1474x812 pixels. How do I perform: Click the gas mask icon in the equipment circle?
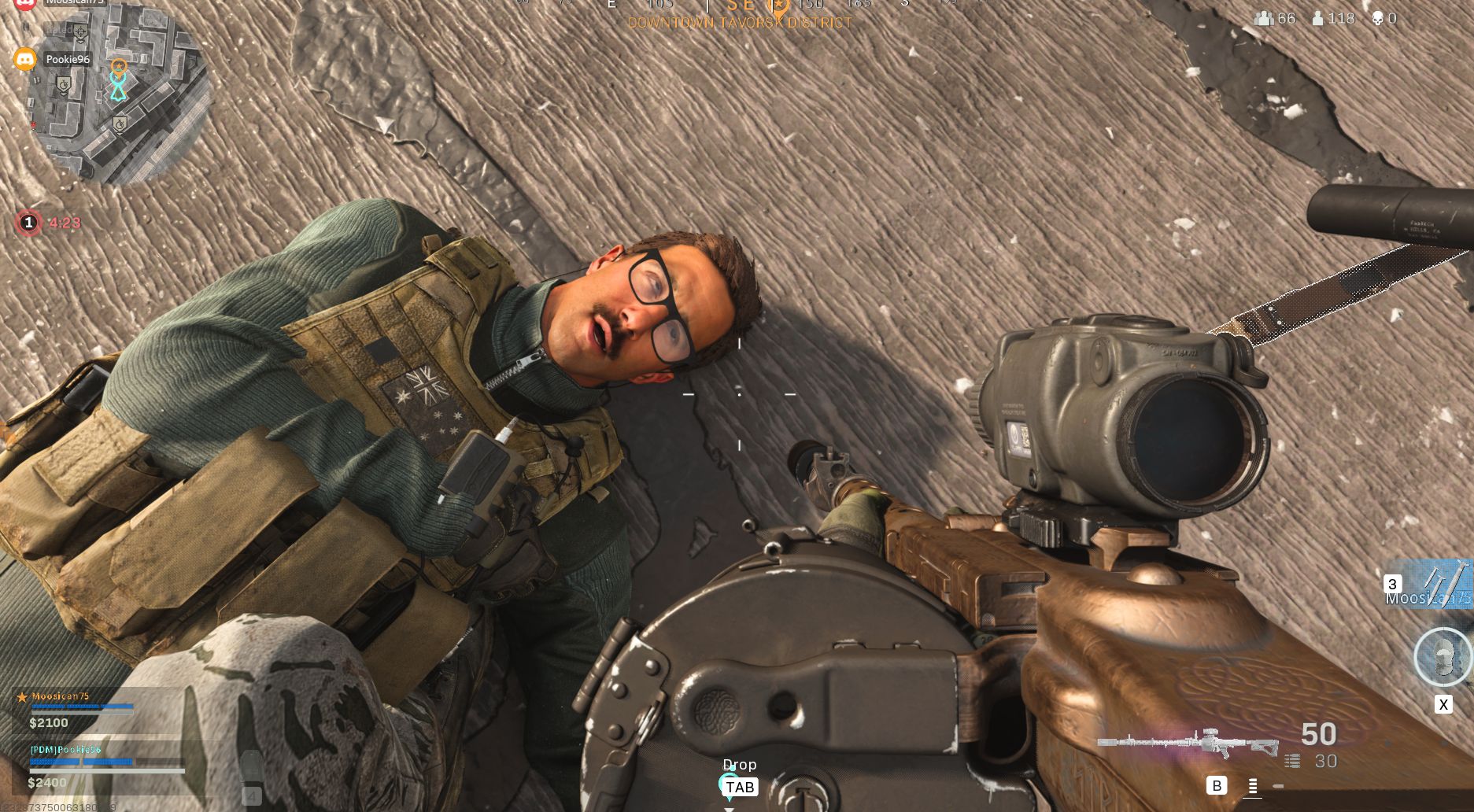1443,655
